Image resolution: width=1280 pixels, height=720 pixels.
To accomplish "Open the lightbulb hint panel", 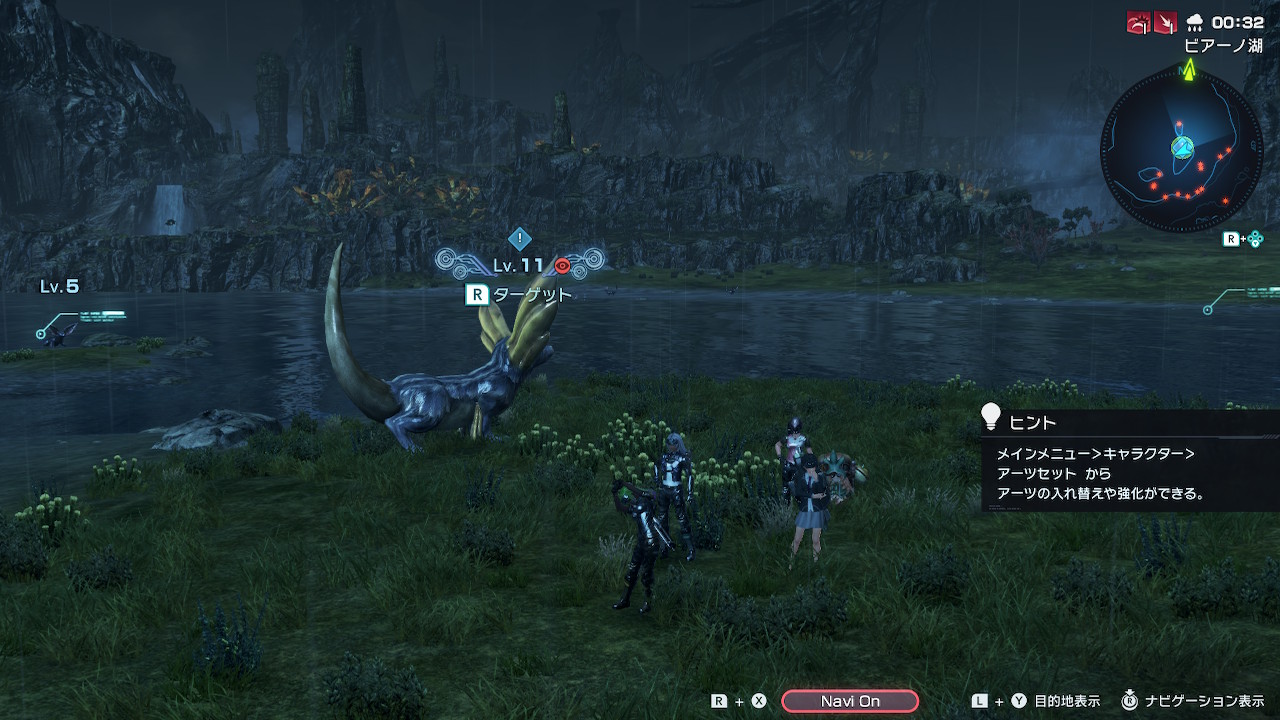I will [x=990, y=416].
